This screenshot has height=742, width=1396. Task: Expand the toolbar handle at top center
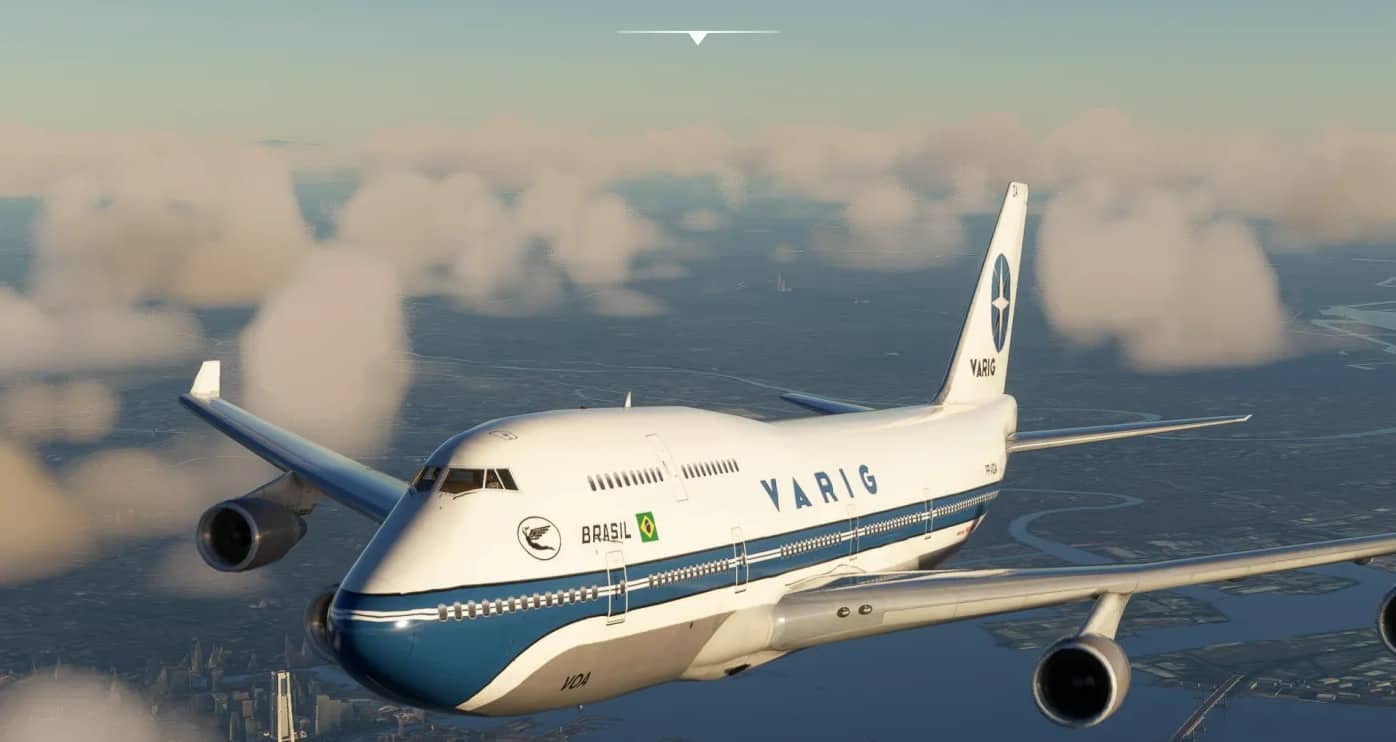(697, 36)
